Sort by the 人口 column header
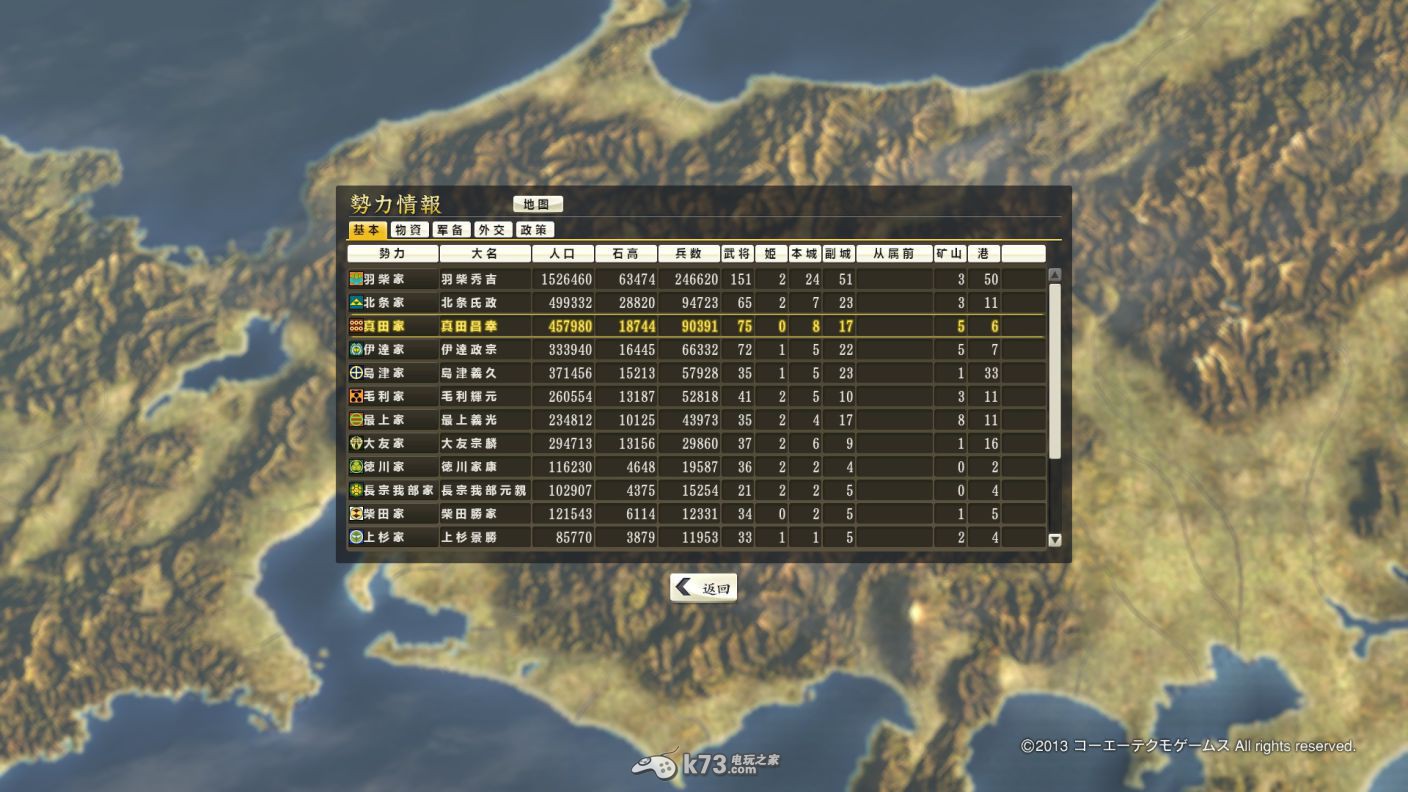1408x792 pixels. (563, 254)
